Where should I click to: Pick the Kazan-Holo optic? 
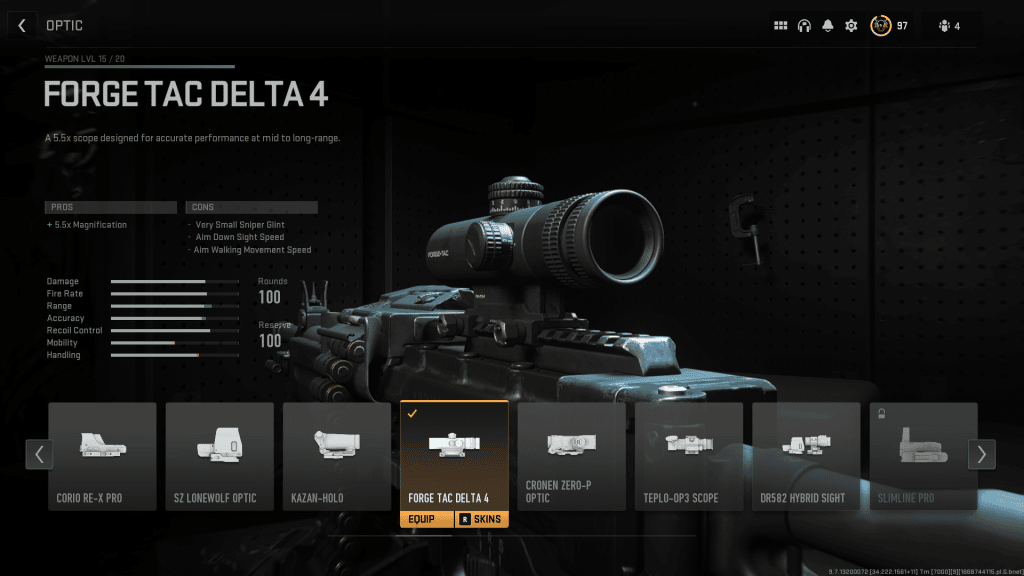(337, 456)
